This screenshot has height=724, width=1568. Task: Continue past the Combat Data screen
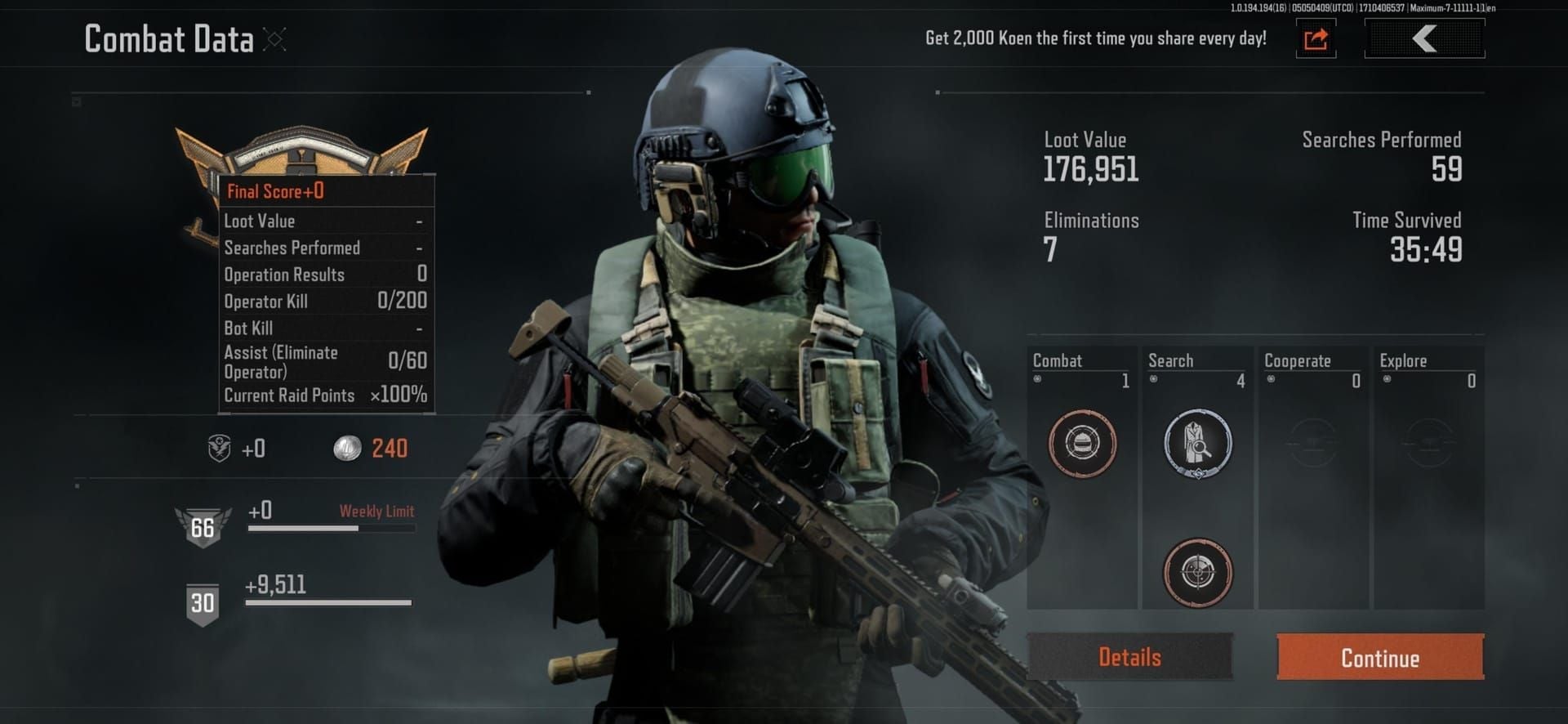click(x=1380, y=657)
